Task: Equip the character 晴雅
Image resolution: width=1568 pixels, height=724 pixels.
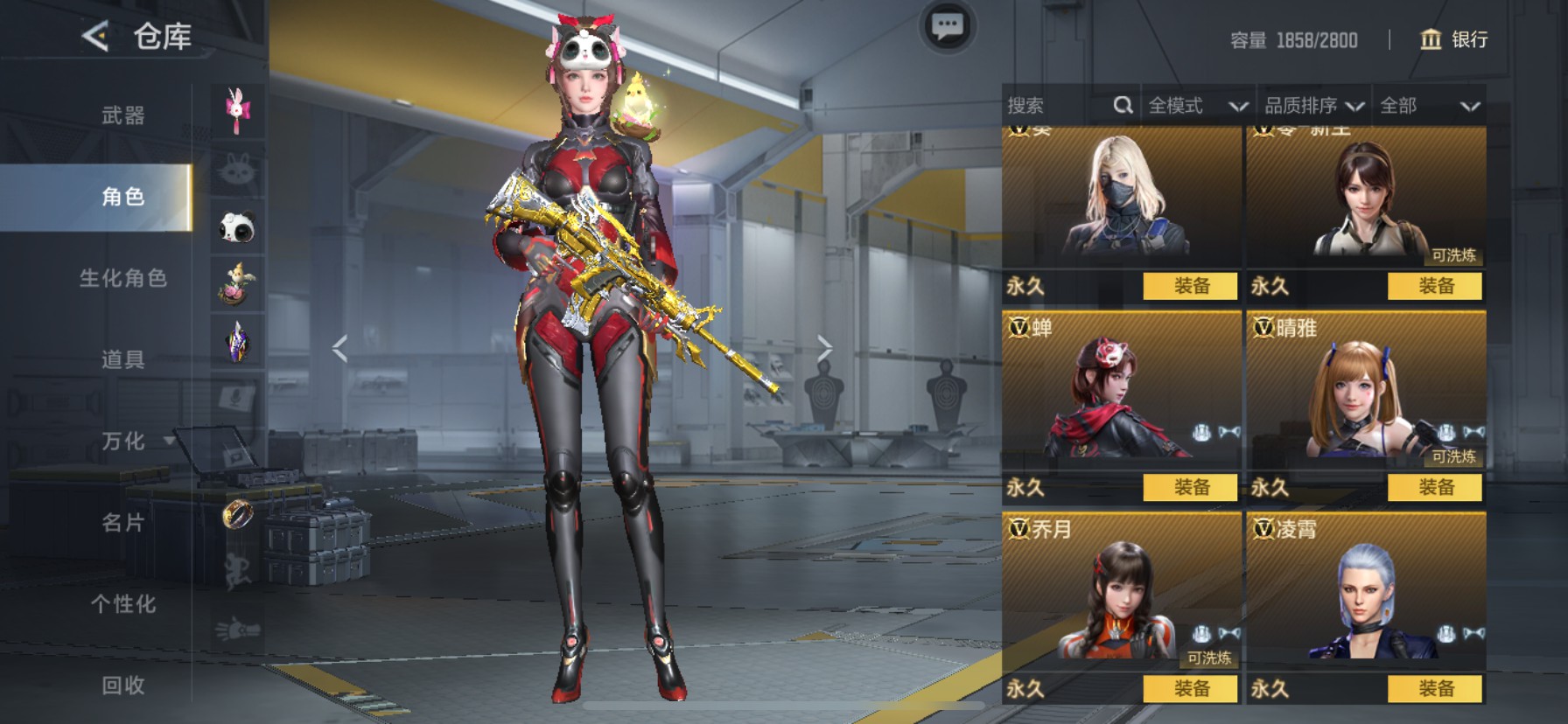Action: tap(1435, 487)
